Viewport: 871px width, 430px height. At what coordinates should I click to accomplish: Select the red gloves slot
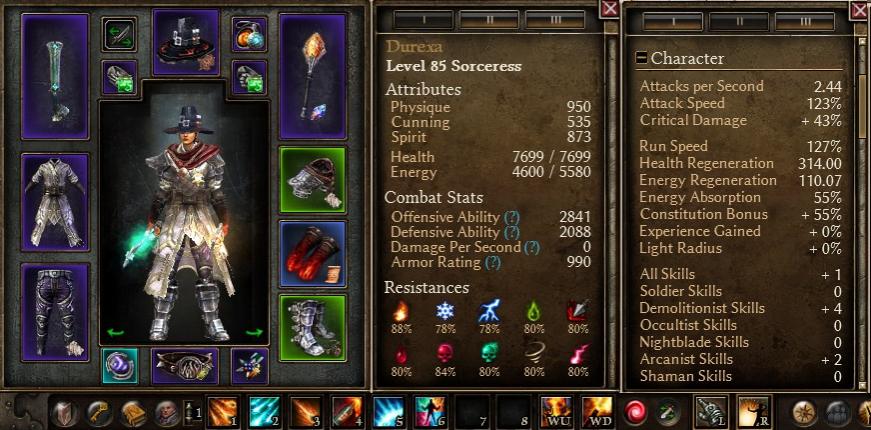click(x=312, y=255)
